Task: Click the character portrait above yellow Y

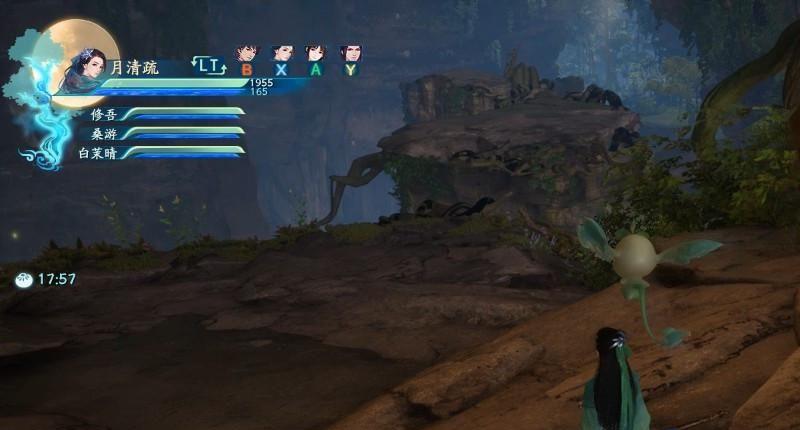Action: click(350, 53)
